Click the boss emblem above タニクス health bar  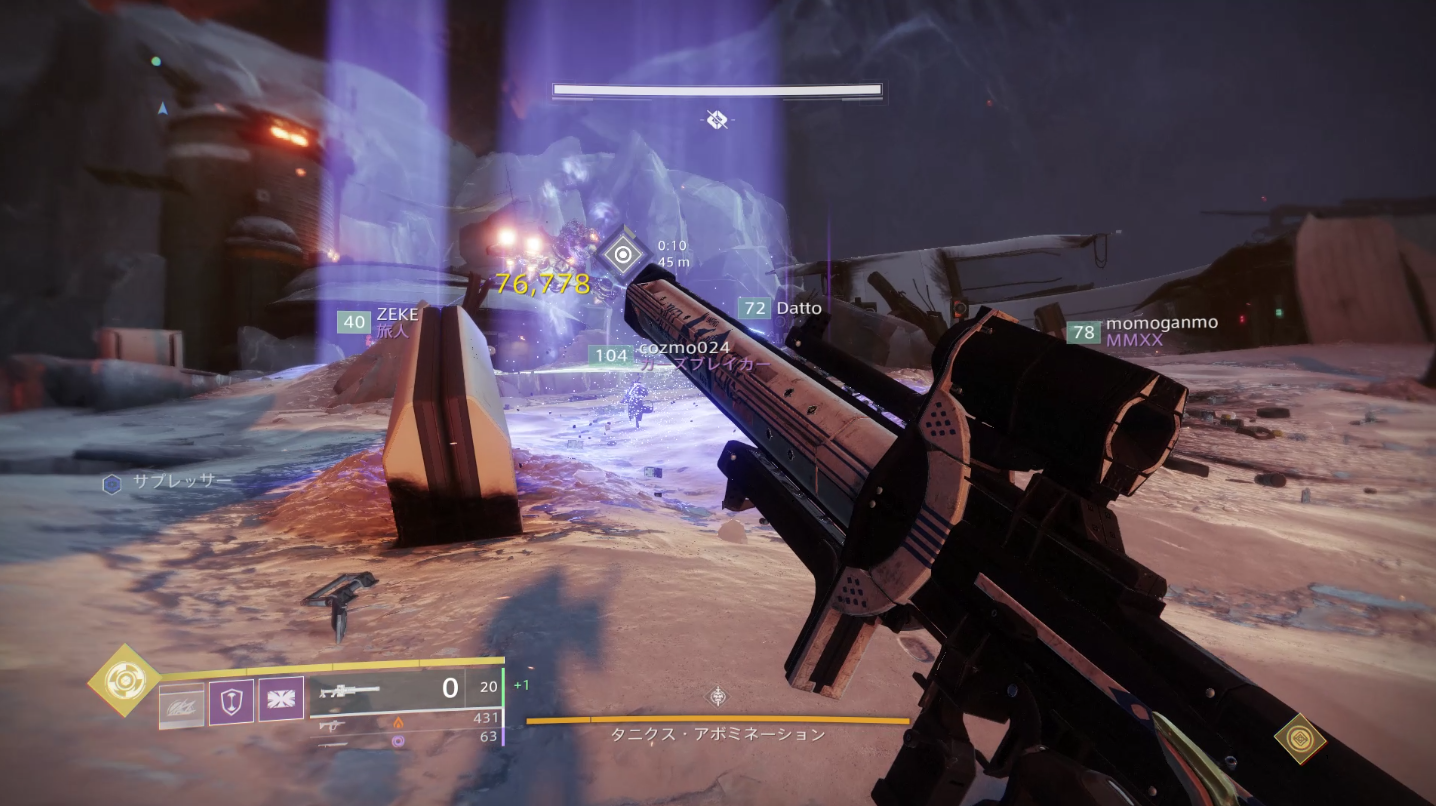(717, 697)
